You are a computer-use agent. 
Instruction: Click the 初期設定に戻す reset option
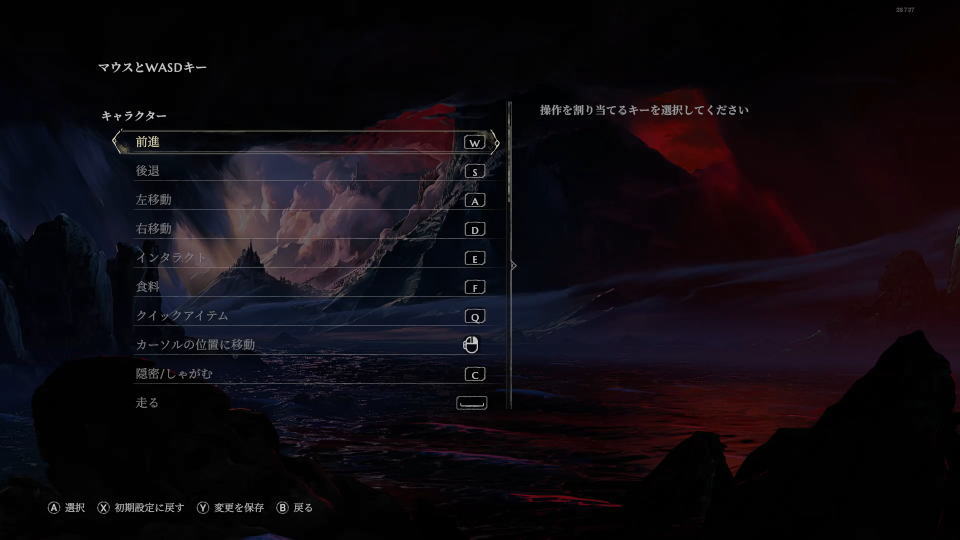[141, 508]
